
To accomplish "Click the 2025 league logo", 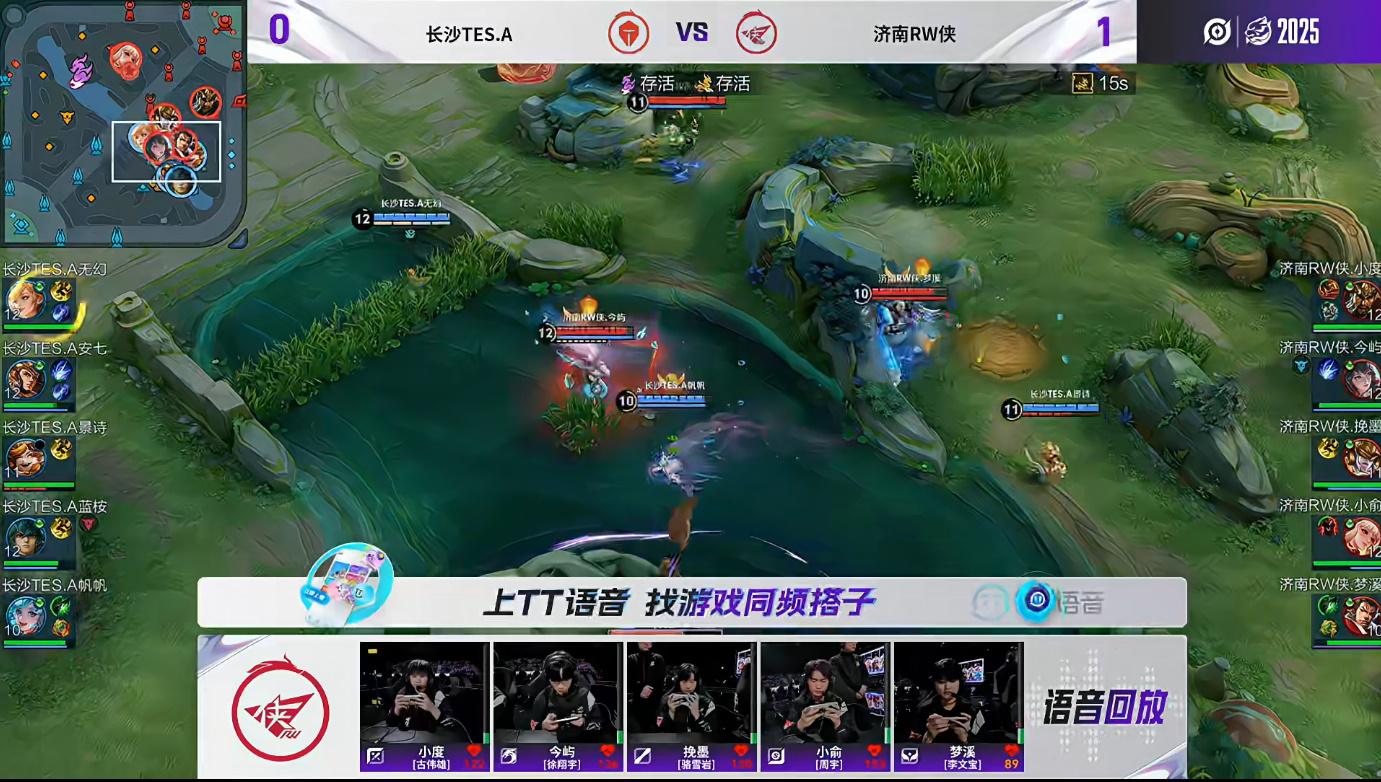I will (1261, 32).
